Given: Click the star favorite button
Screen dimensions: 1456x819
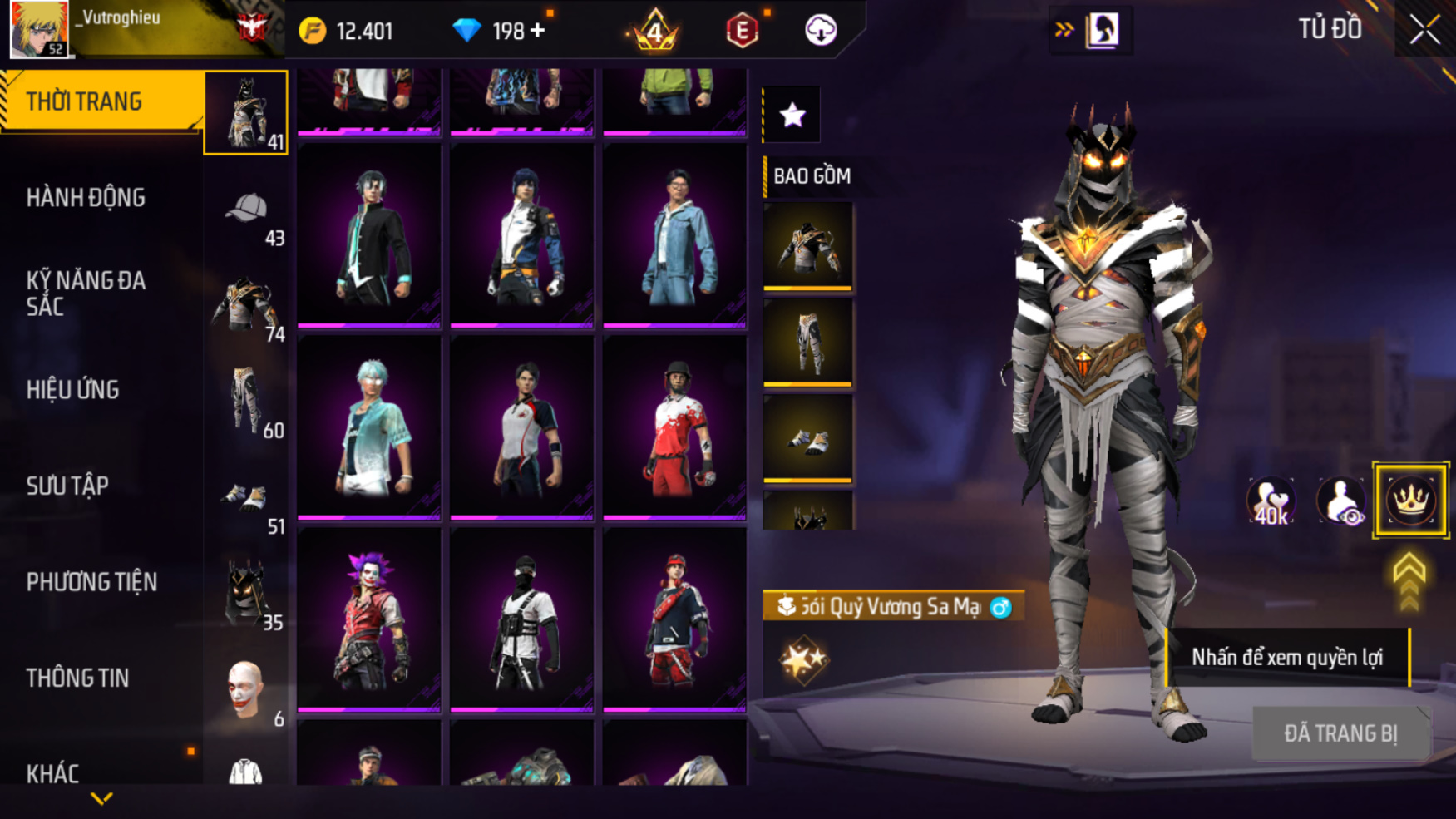Looking at the screenshot, I should [x=792, y=115].
